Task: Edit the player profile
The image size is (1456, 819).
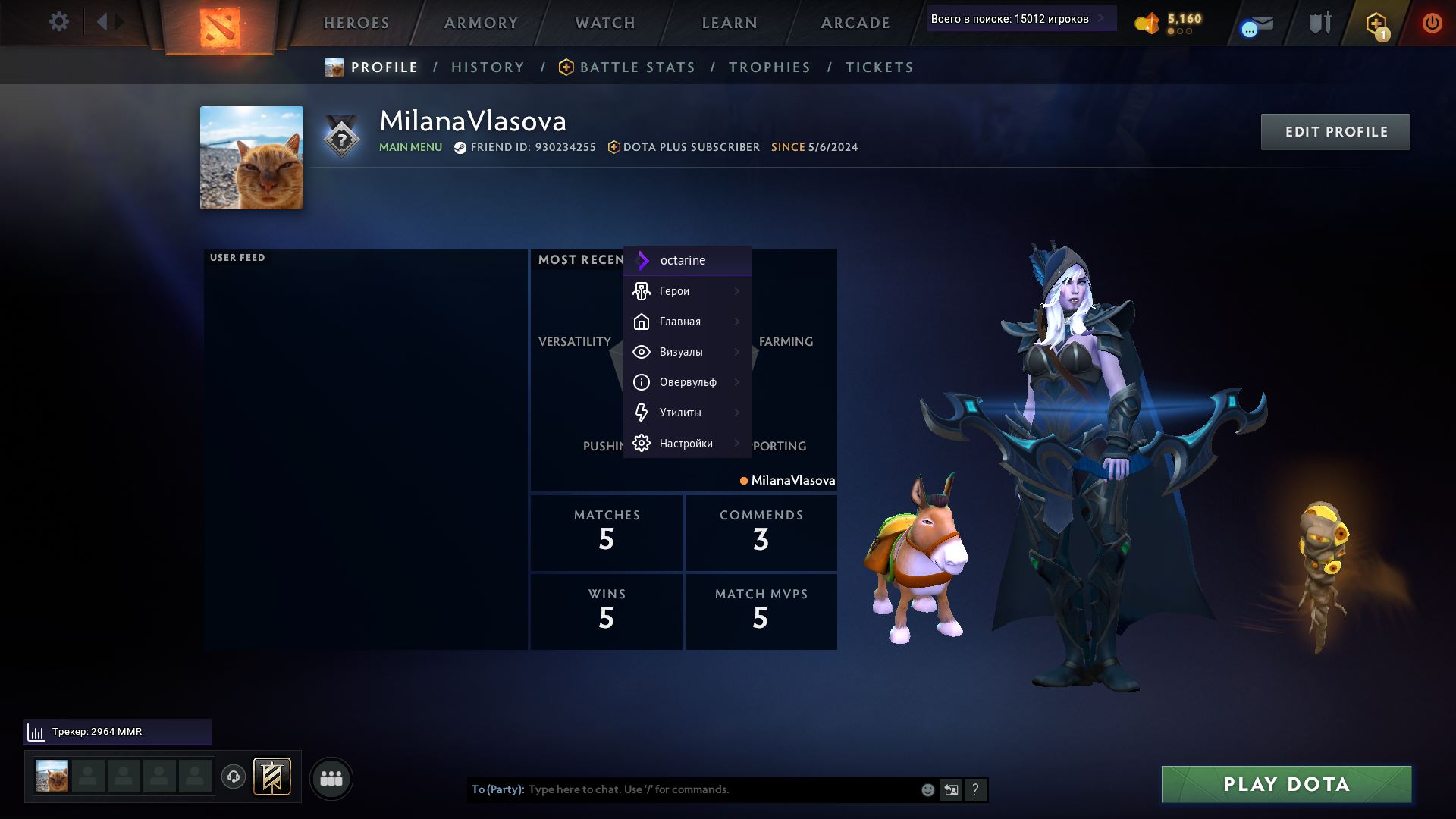Action: 1335,132
